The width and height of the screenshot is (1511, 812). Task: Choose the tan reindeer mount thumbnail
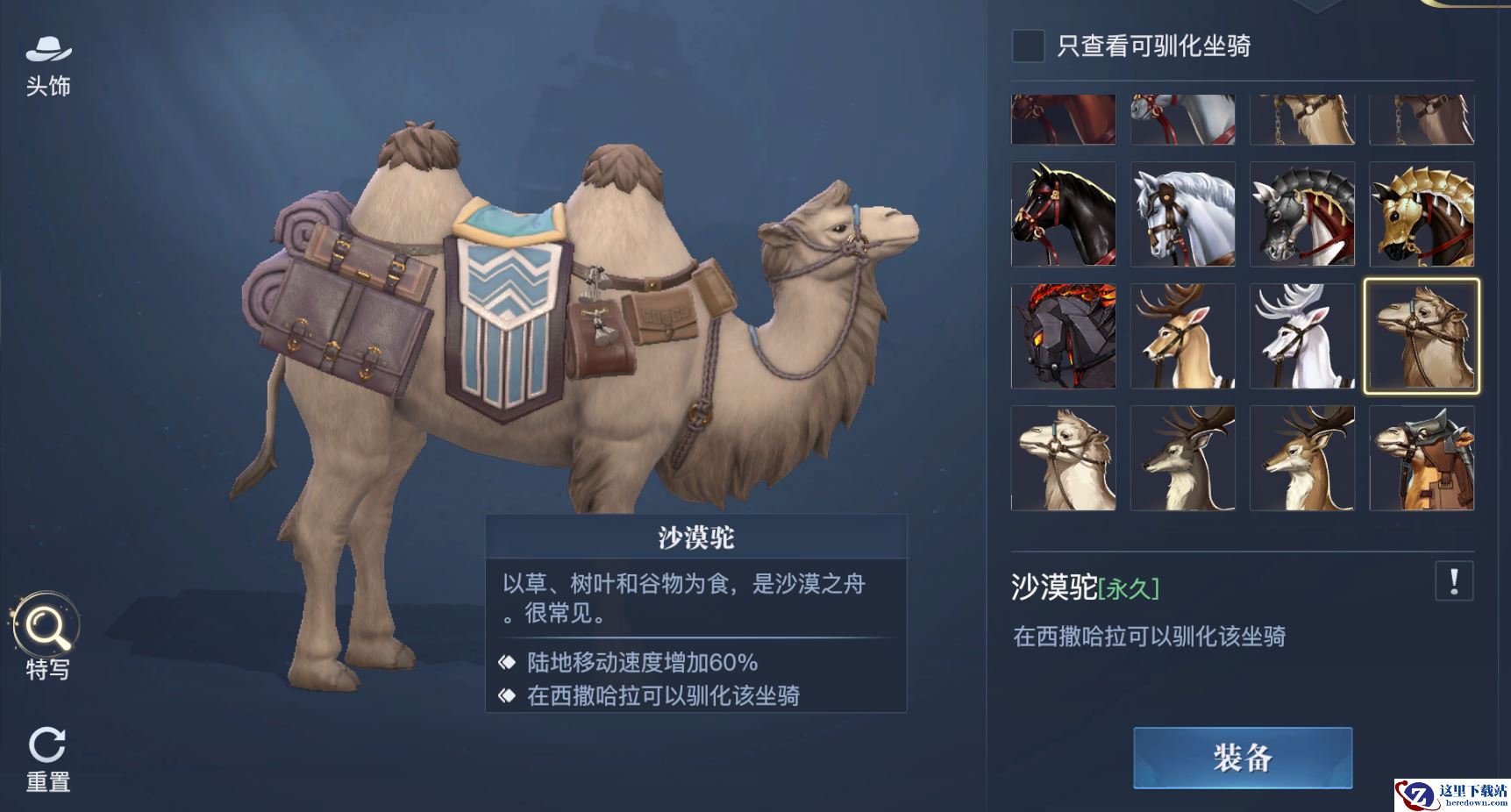point(1182,336)
